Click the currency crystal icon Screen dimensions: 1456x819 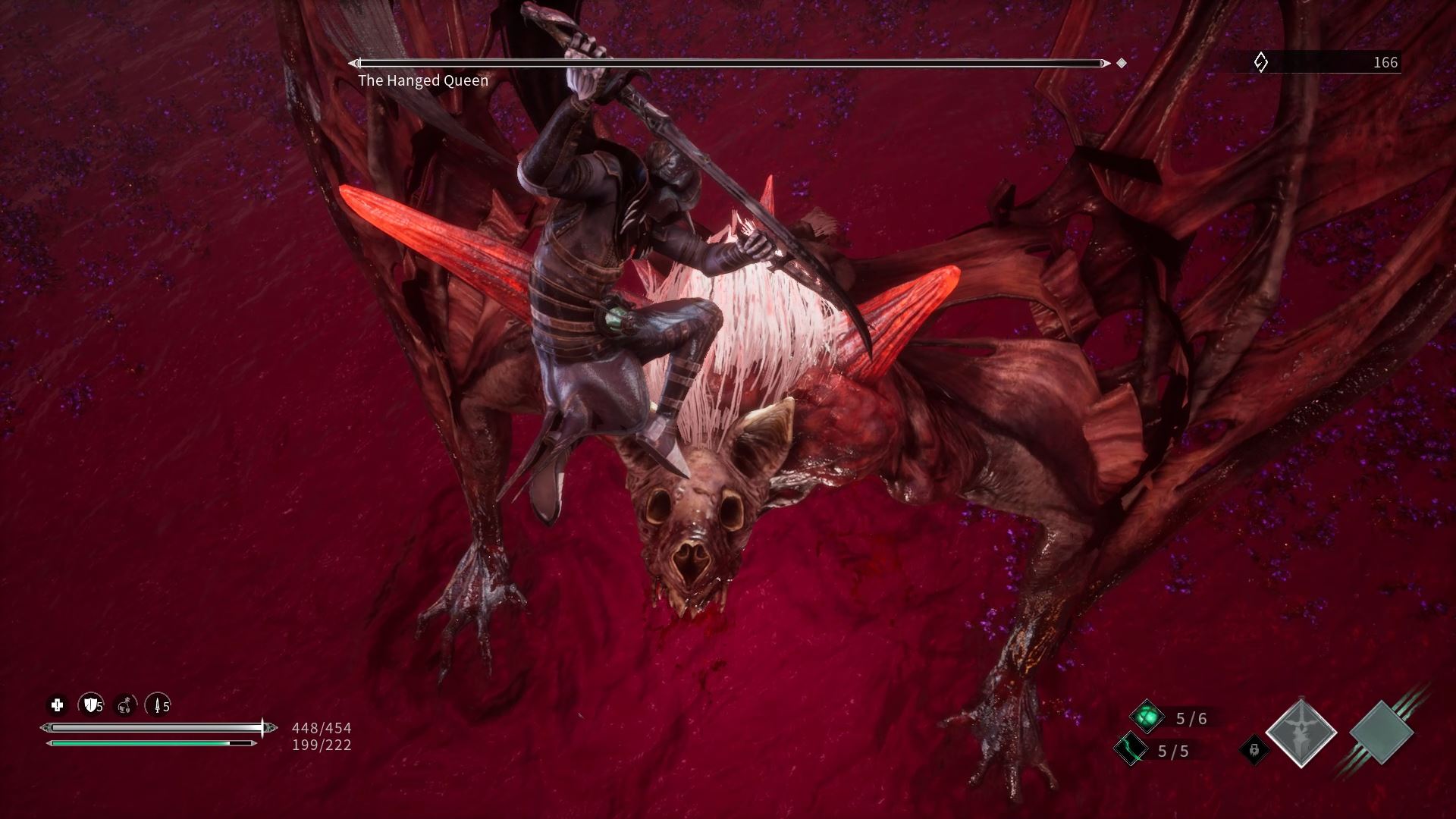coord(1260,62)
